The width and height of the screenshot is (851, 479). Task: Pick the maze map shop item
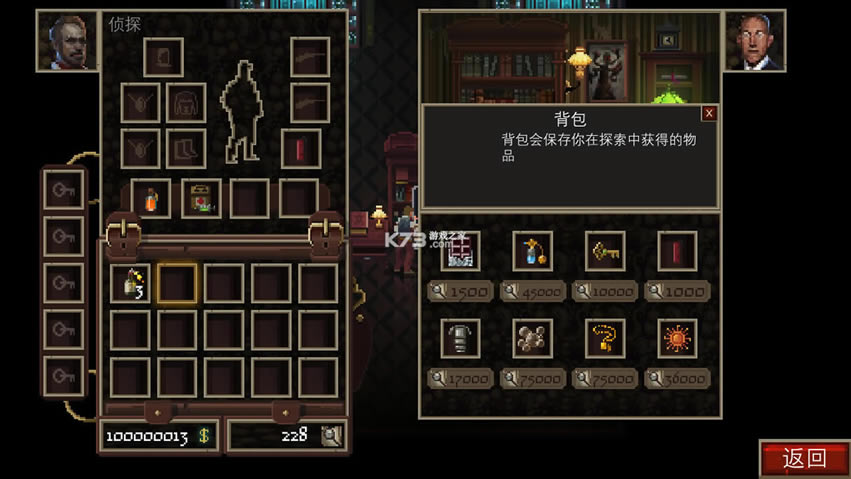[x=460, y=251]
